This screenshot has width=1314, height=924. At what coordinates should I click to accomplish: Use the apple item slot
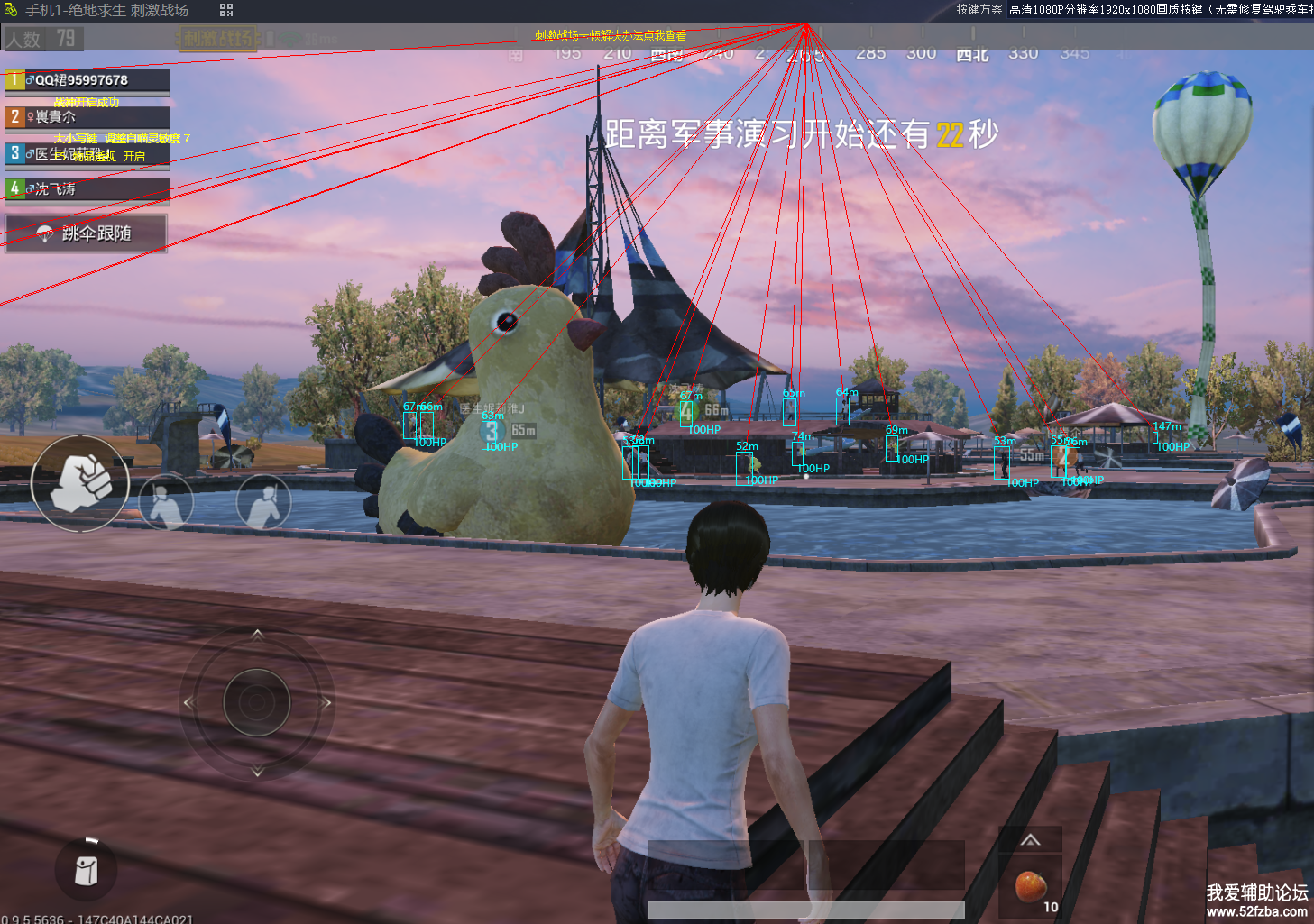pos(1031,886)
